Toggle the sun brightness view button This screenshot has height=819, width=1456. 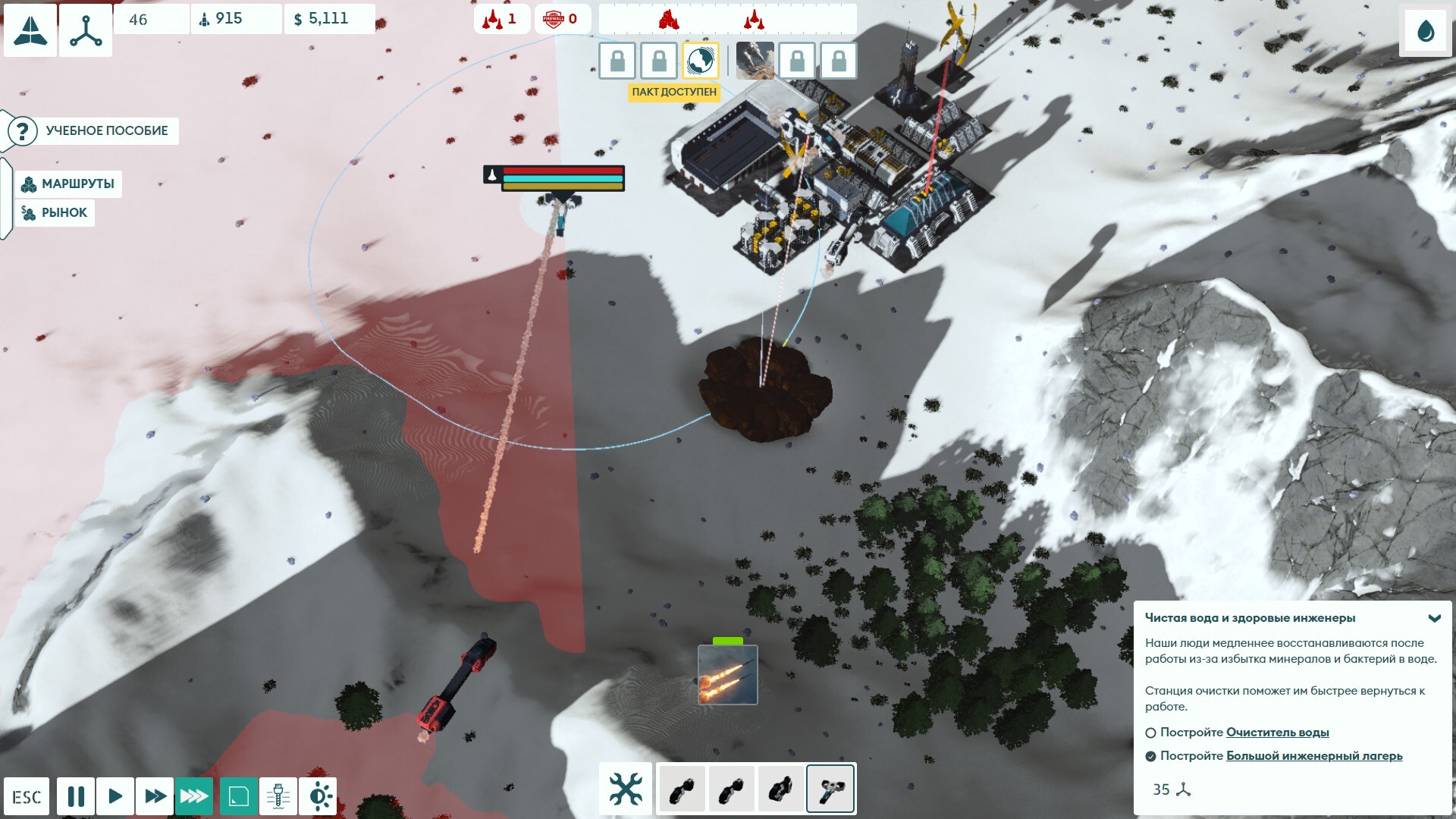(x=318, y=796)
